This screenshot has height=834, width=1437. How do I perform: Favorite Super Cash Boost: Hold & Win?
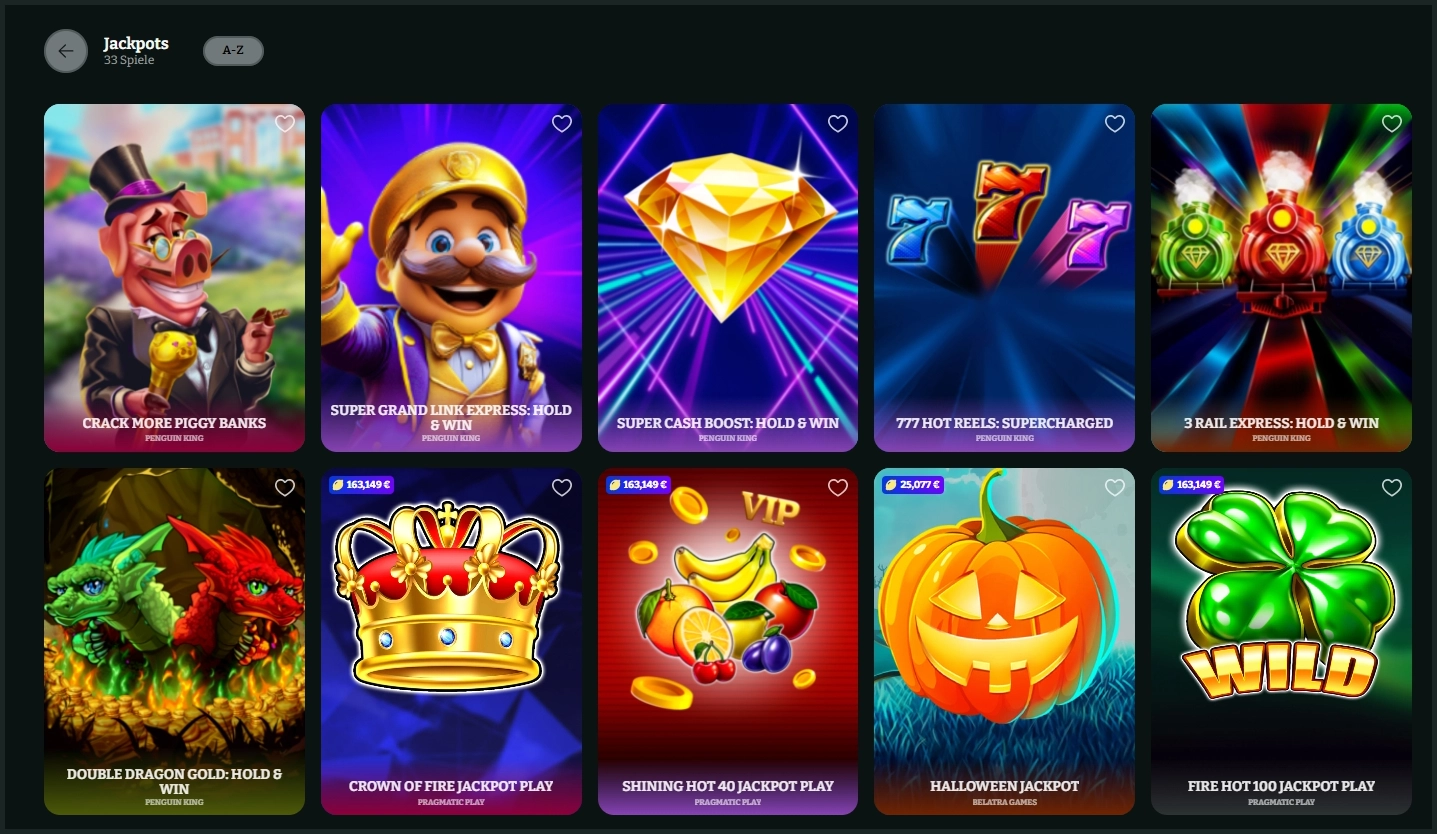pyautogui.click(x=837, y=123)
